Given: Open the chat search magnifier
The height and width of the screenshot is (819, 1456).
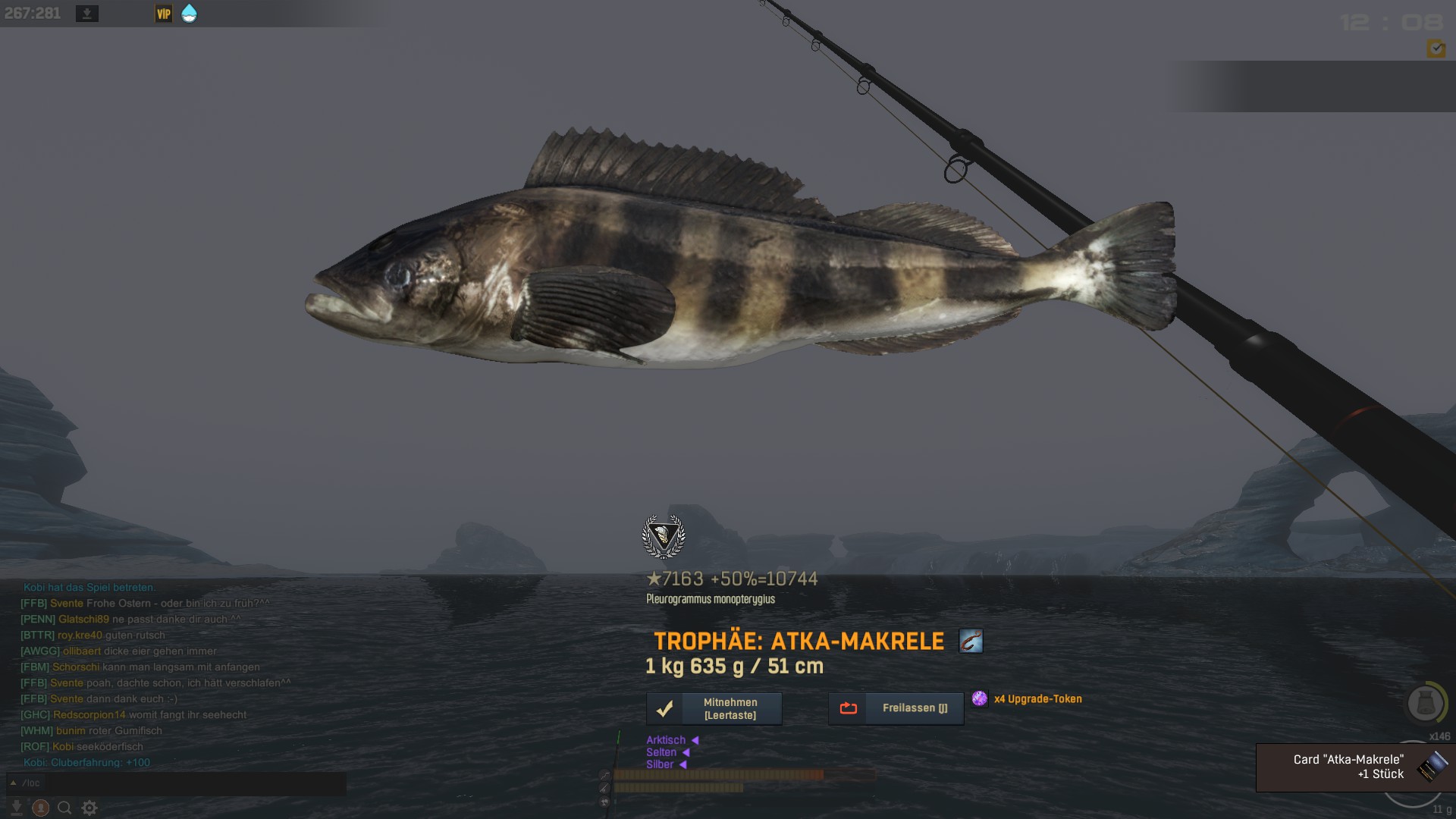Looking at the screenshot, I should click(x=65, y=808).
